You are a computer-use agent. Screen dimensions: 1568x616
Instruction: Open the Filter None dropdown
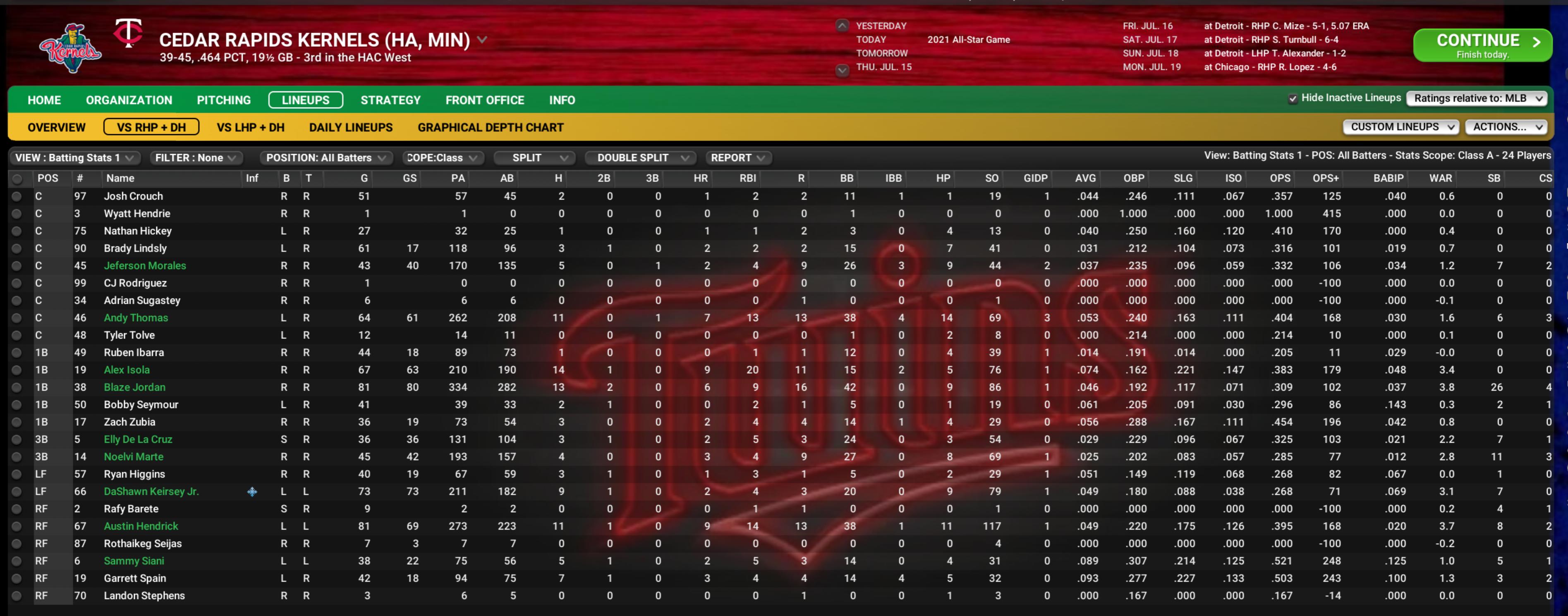[x=195, y=158]
